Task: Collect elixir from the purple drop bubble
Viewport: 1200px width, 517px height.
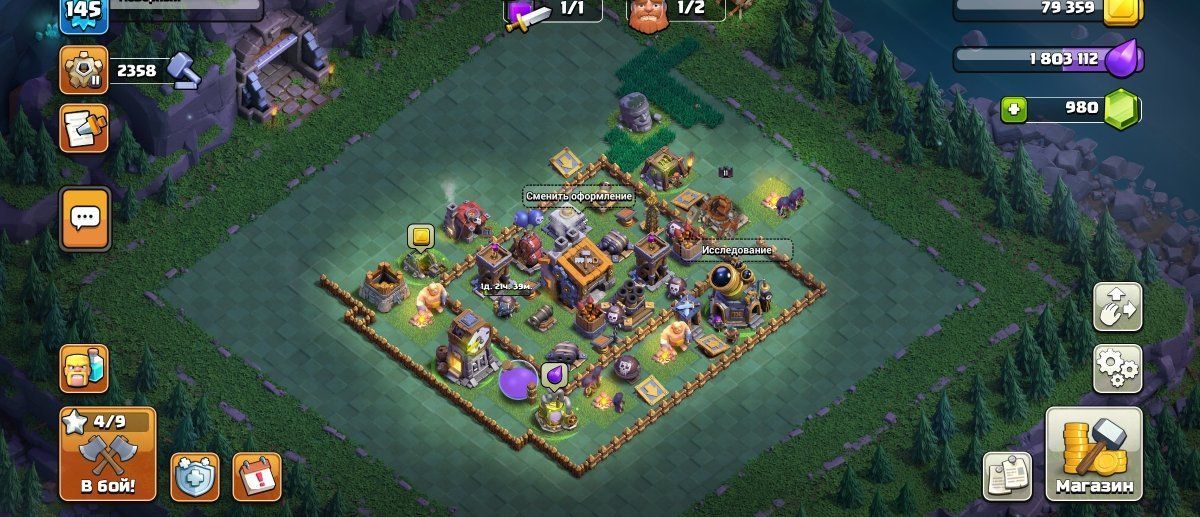Action: pyautogui.click(x=553, y=376)
